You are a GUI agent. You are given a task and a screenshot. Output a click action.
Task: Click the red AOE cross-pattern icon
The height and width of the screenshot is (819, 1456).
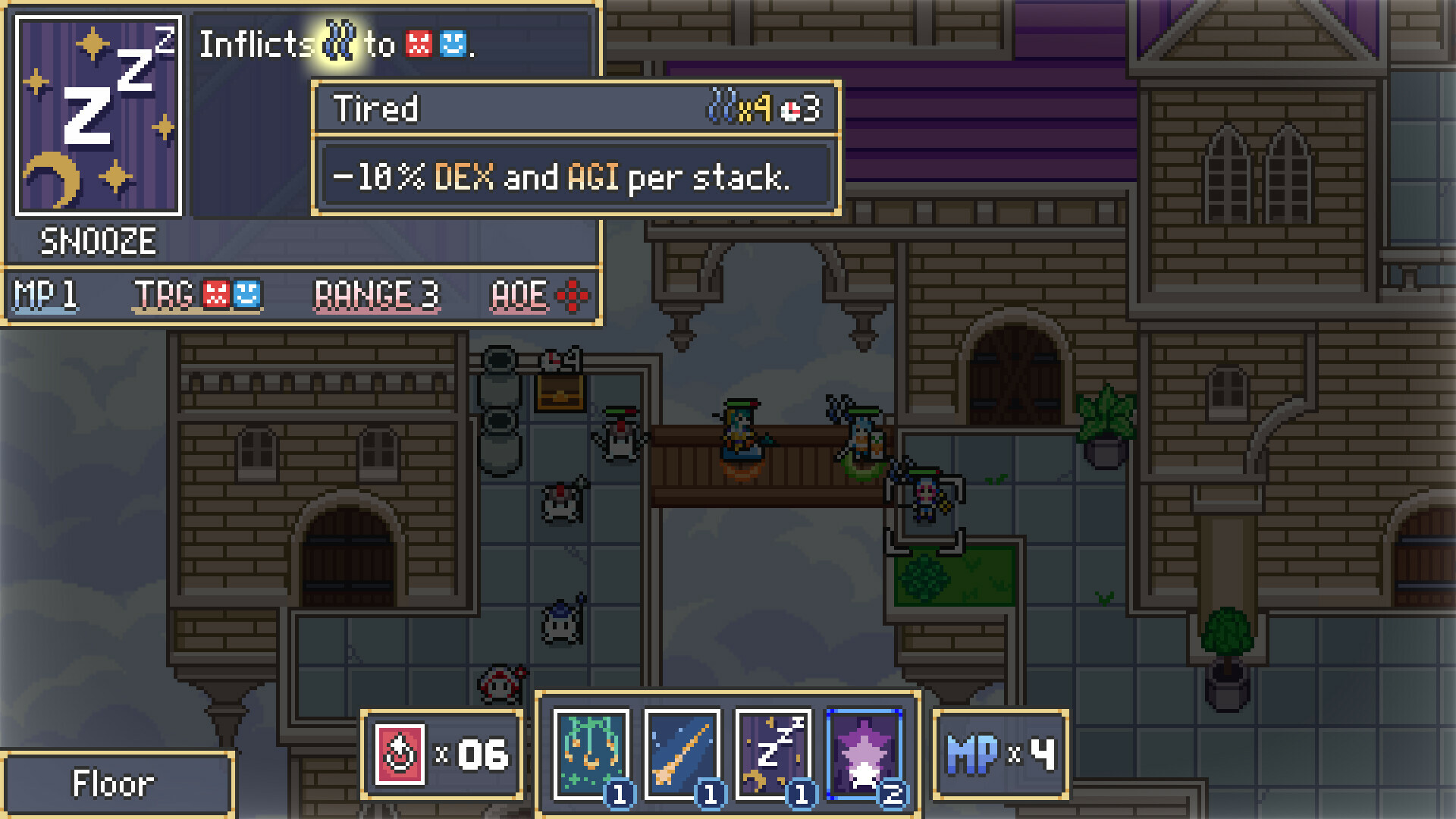click(x=574, y=296)
